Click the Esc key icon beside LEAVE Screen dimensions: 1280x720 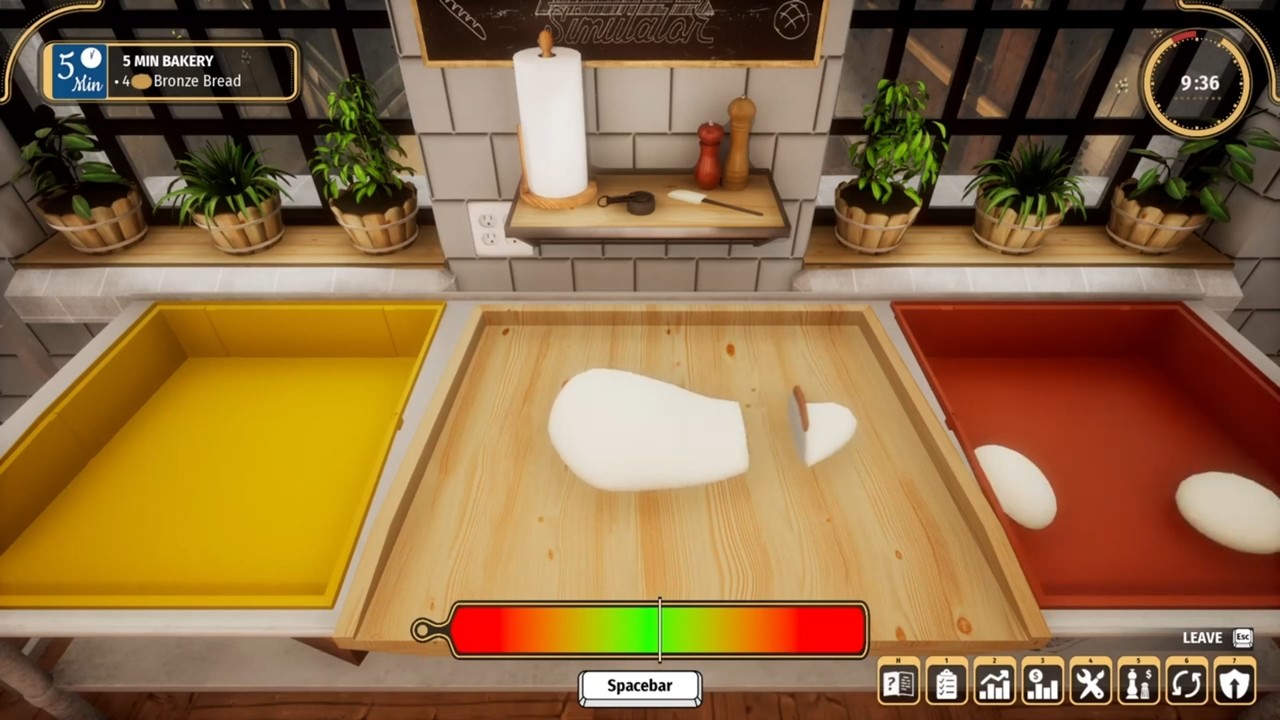pyautogui.click(x=1241, y=638)
